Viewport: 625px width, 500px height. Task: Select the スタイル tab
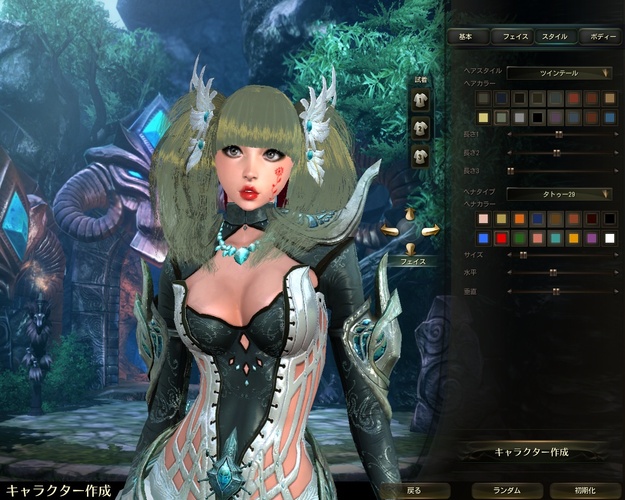pos(554,36)
